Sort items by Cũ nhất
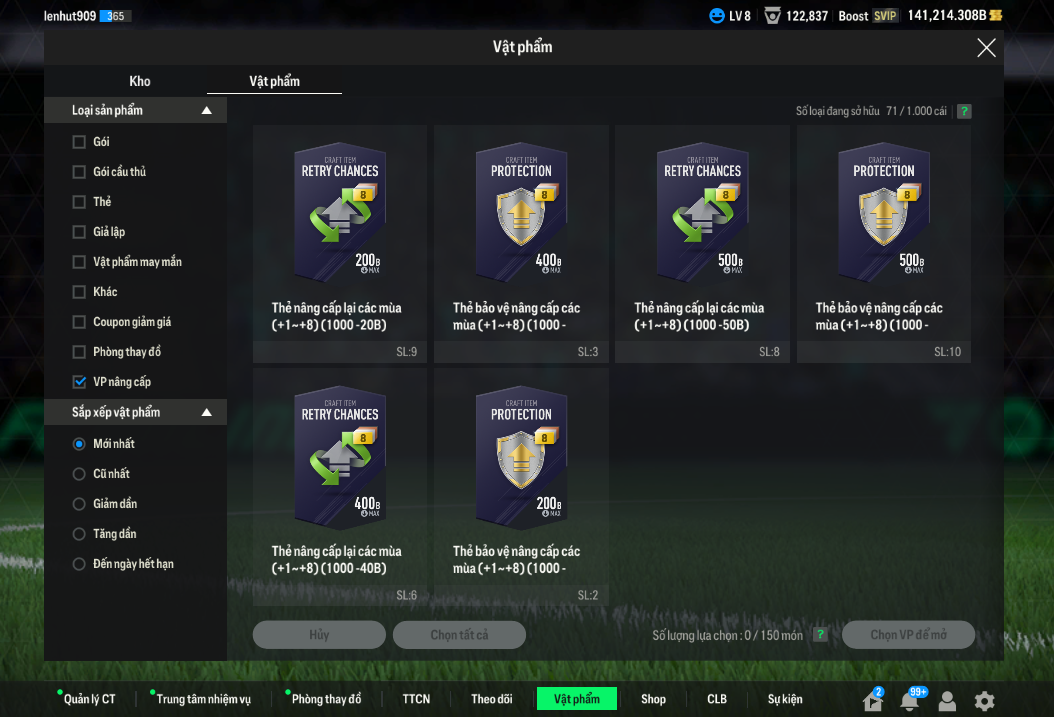1054x717 pixels. pyautogui.click(x=79, y=474)
